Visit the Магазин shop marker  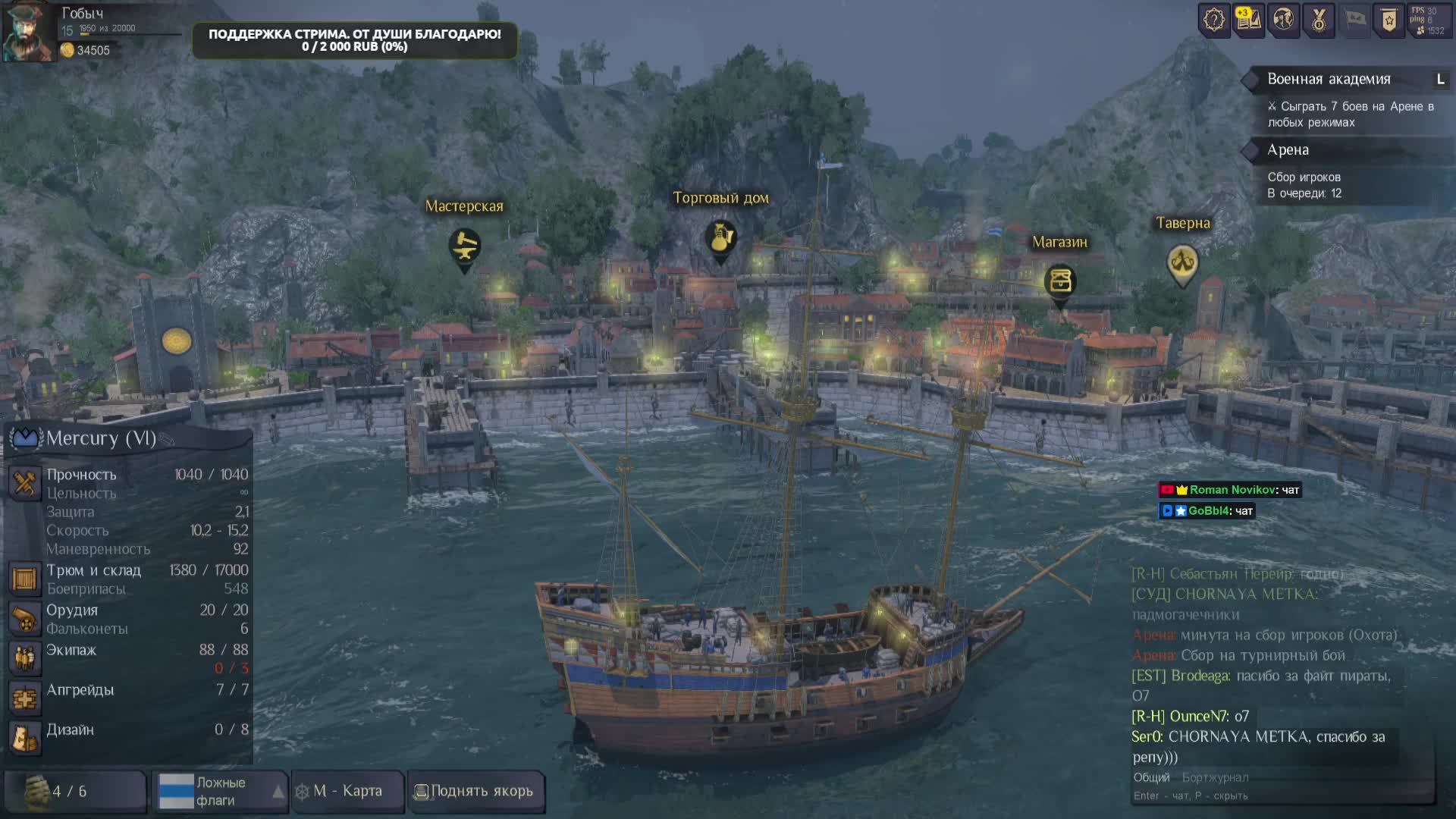[x=1059, y=281]
